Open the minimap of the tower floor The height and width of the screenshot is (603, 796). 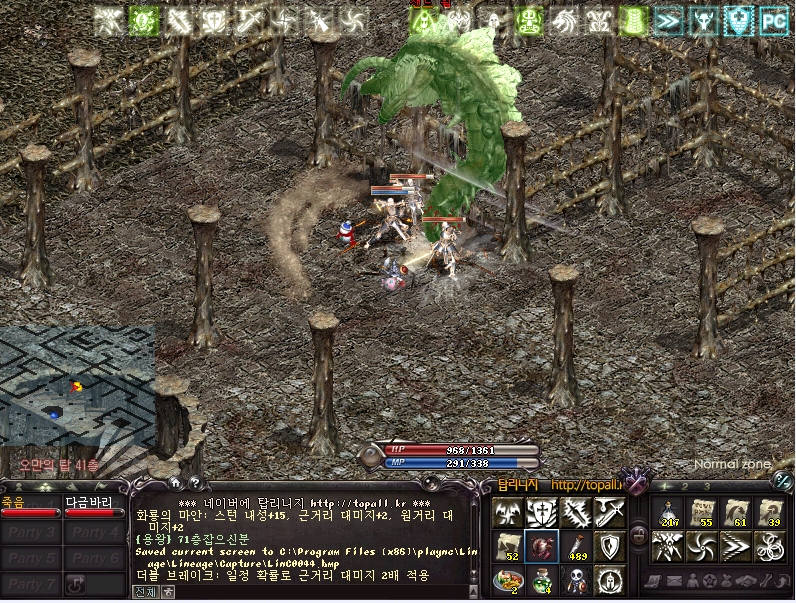(x=76, y=387)
